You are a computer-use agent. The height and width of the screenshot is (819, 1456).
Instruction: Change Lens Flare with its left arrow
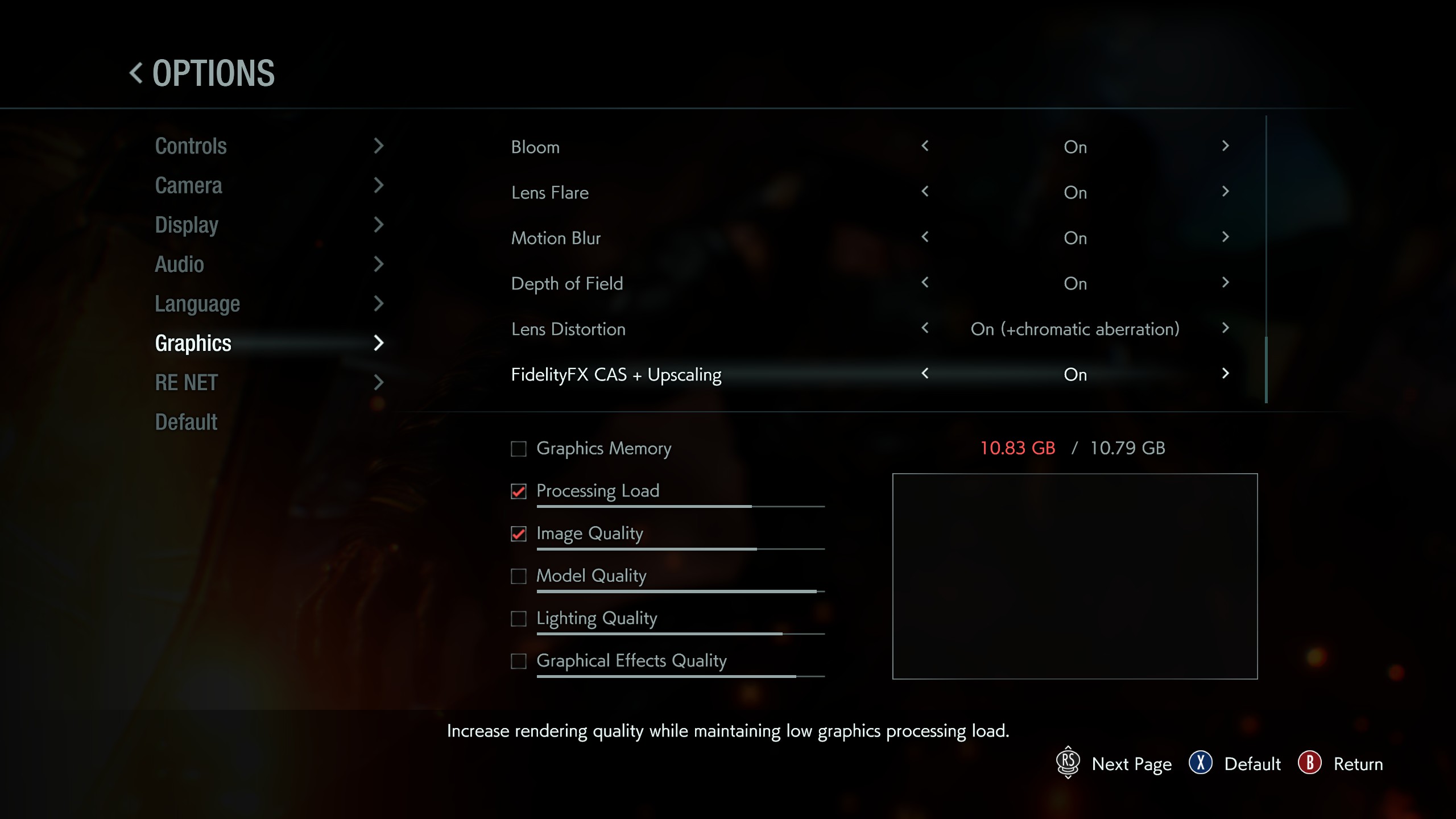[x=925, y=192]
